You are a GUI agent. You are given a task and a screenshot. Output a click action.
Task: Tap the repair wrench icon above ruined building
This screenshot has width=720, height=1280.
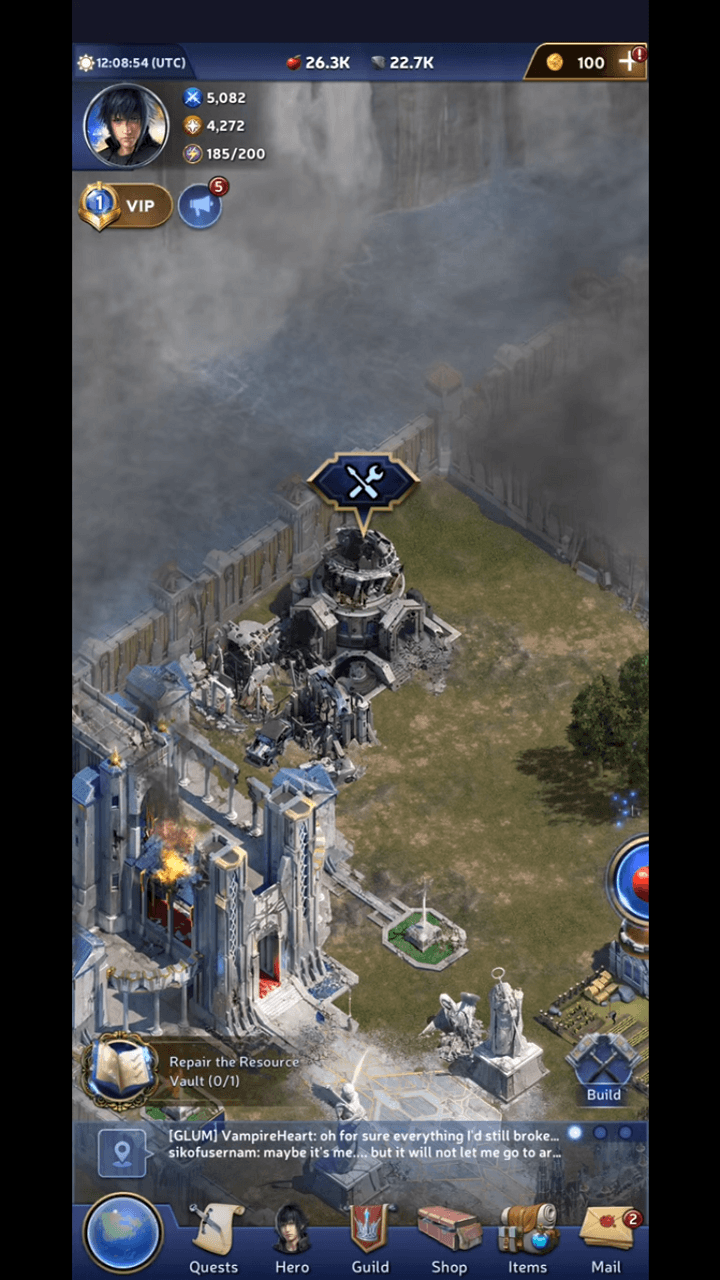pyautogui.click(x=362, y=484)
